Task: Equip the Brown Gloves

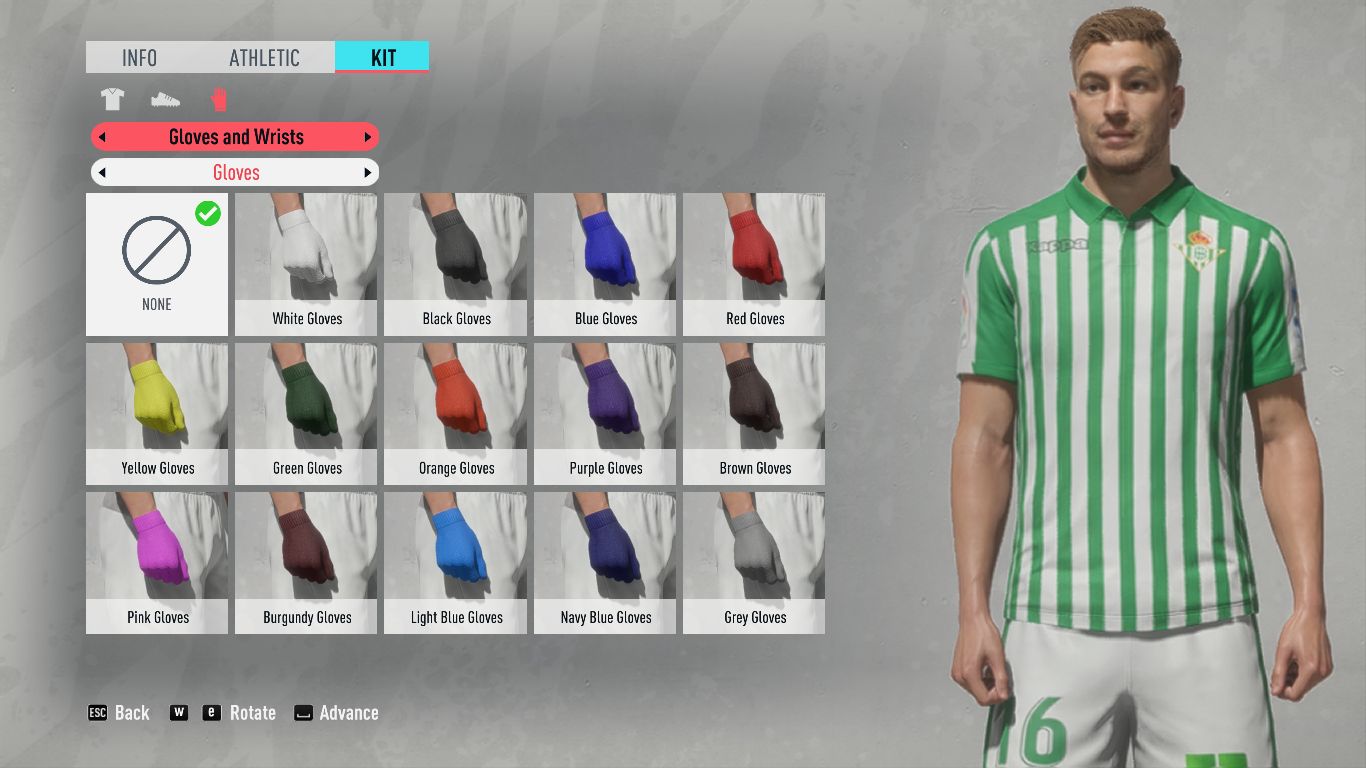Action: coord(754,414)
